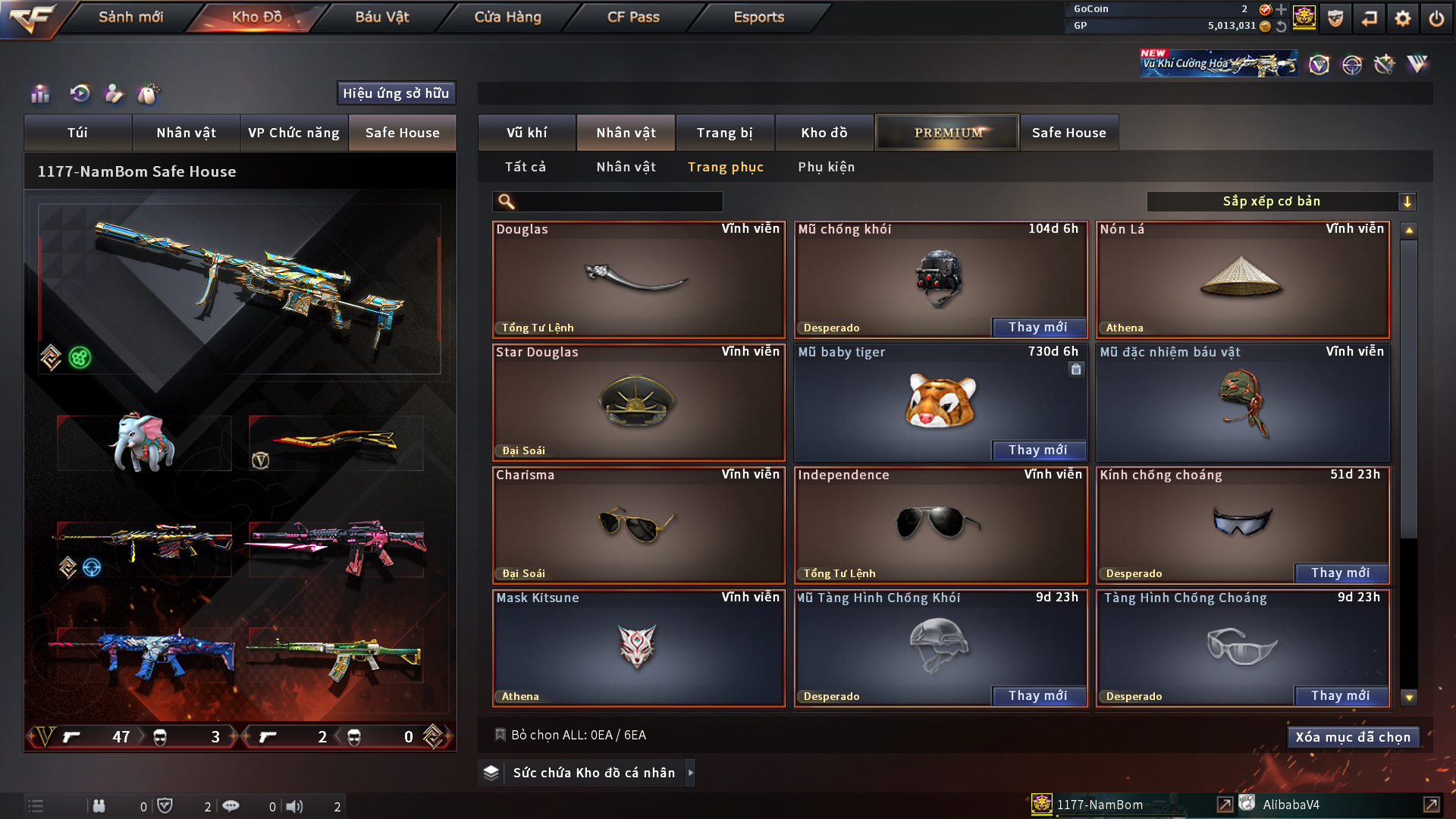The width and height of the screenshot is (1456, 819).
Task: Show the Phụ kiện subcategory
Action: pyautogui.click(x=826, y=167)
